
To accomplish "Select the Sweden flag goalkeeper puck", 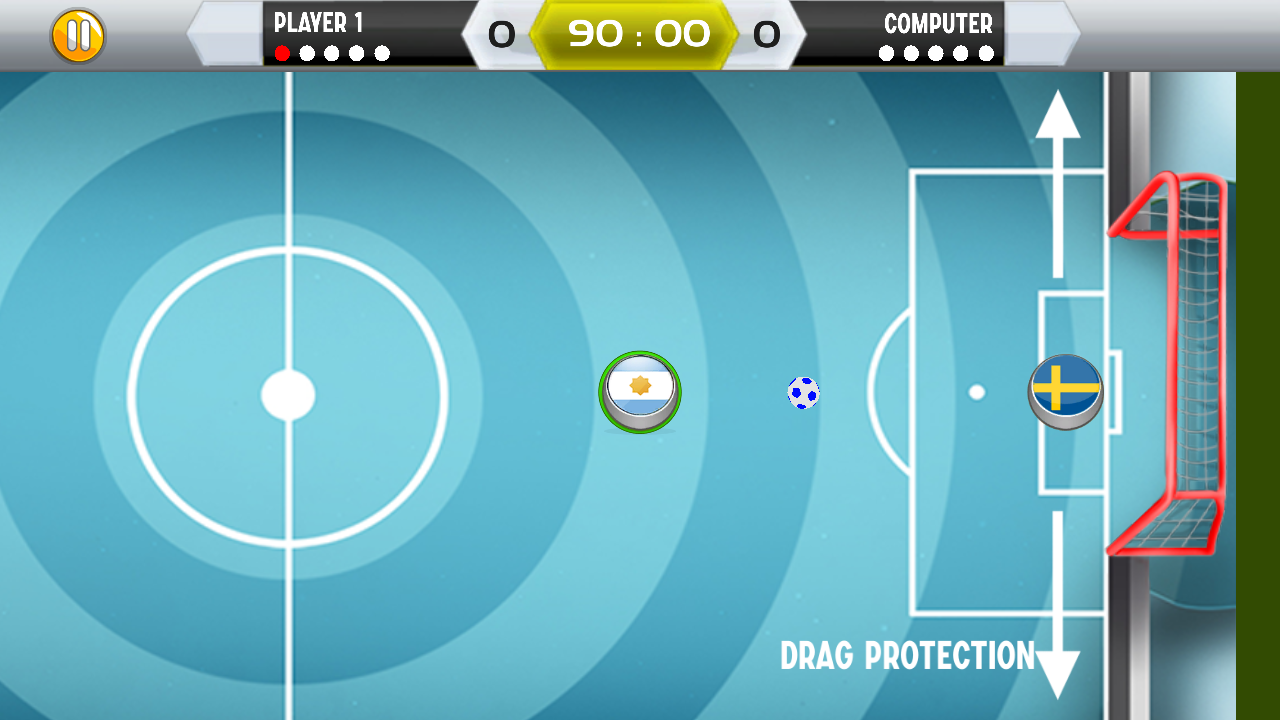I will tap(1066, 390).
